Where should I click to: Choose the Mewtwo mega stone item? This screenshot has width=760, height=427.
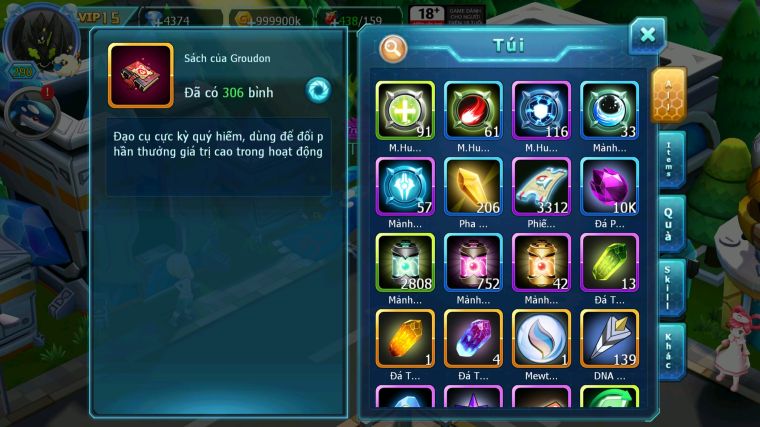[541, 339]
